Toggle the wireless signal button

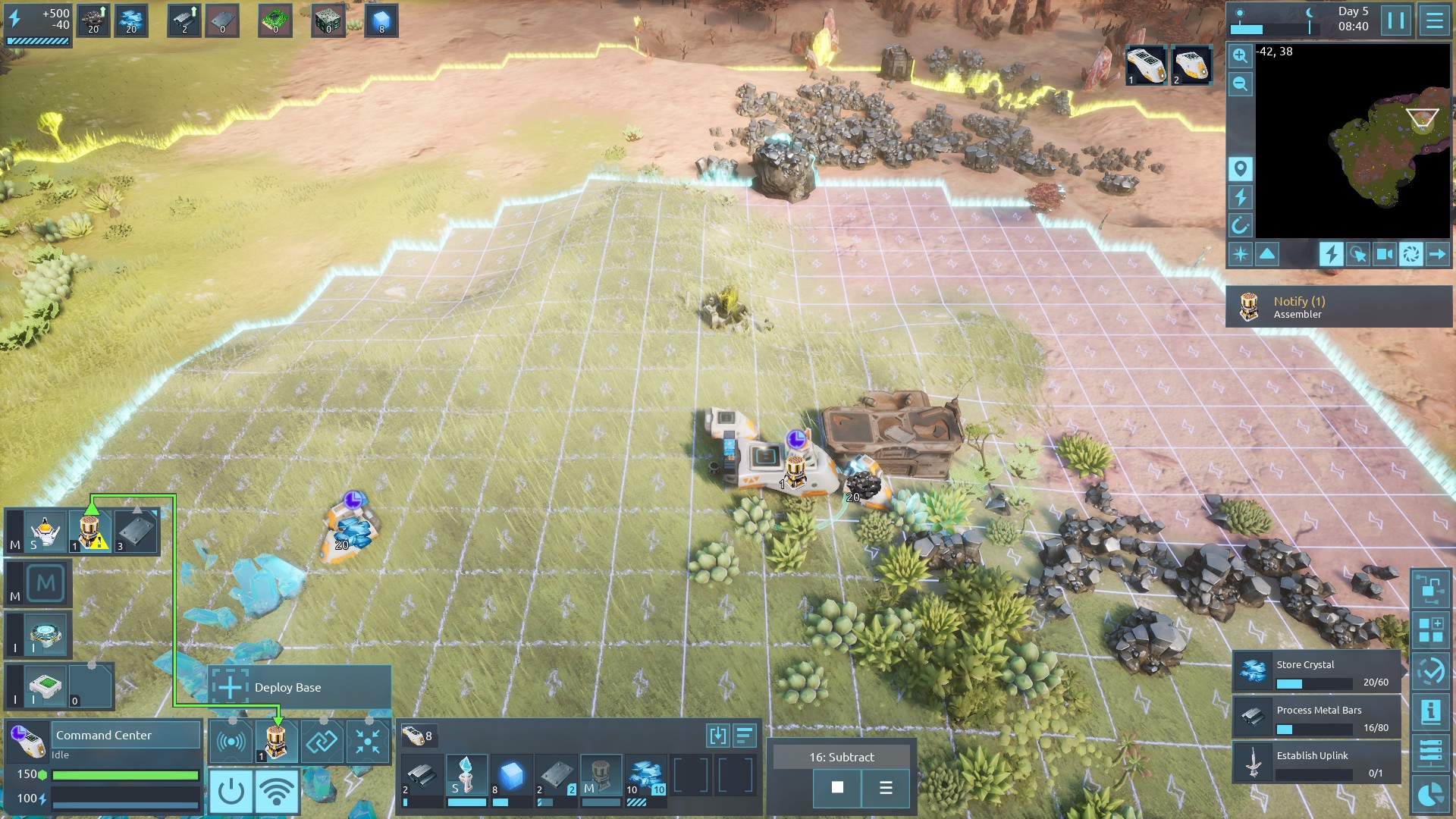tap(276, 792)
